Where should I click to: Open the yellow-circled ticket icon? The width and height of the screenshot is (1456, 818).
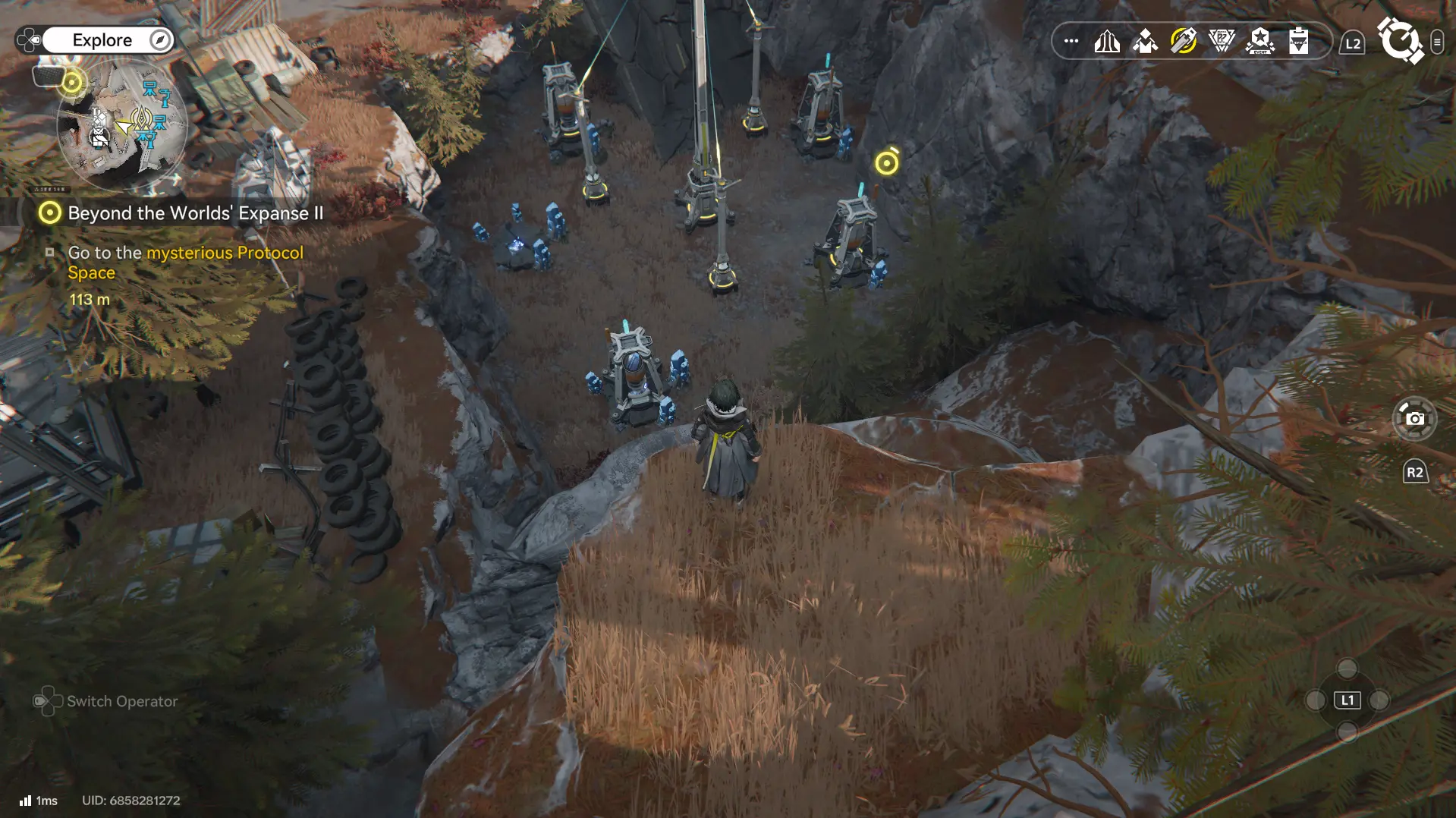point(1184,41)
